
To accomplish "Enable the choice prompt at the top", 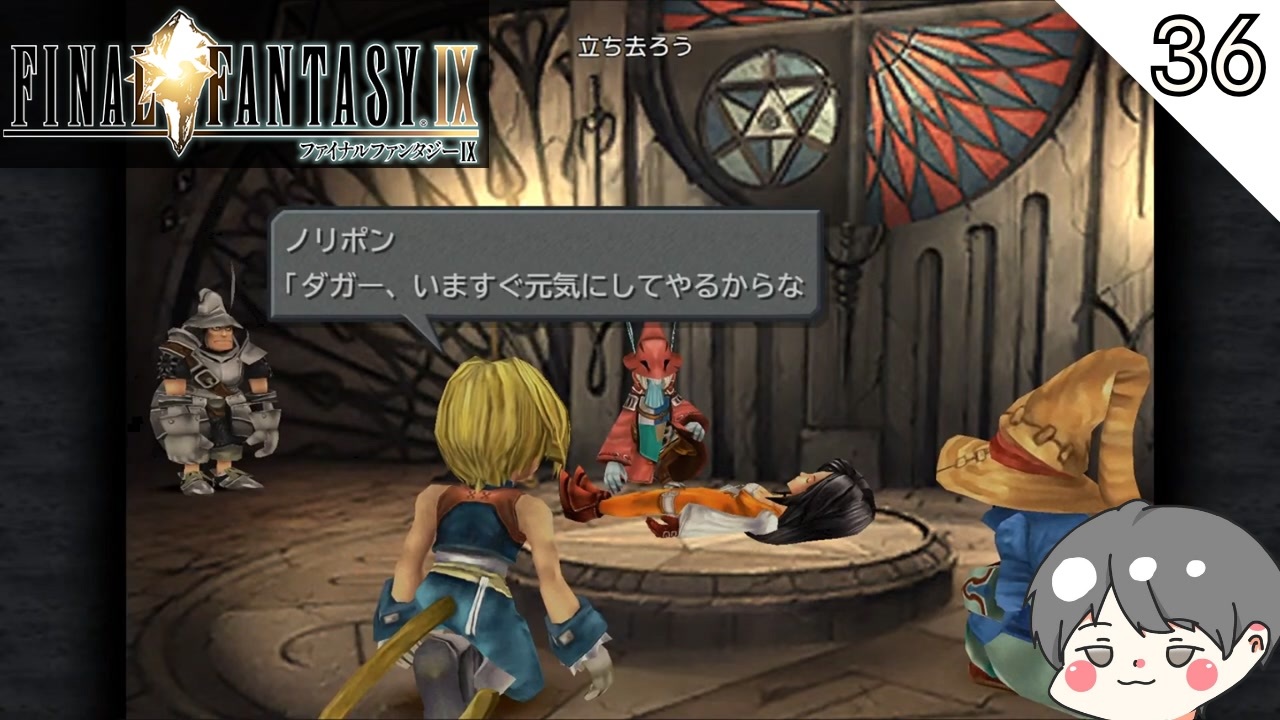I will [633, 44].
